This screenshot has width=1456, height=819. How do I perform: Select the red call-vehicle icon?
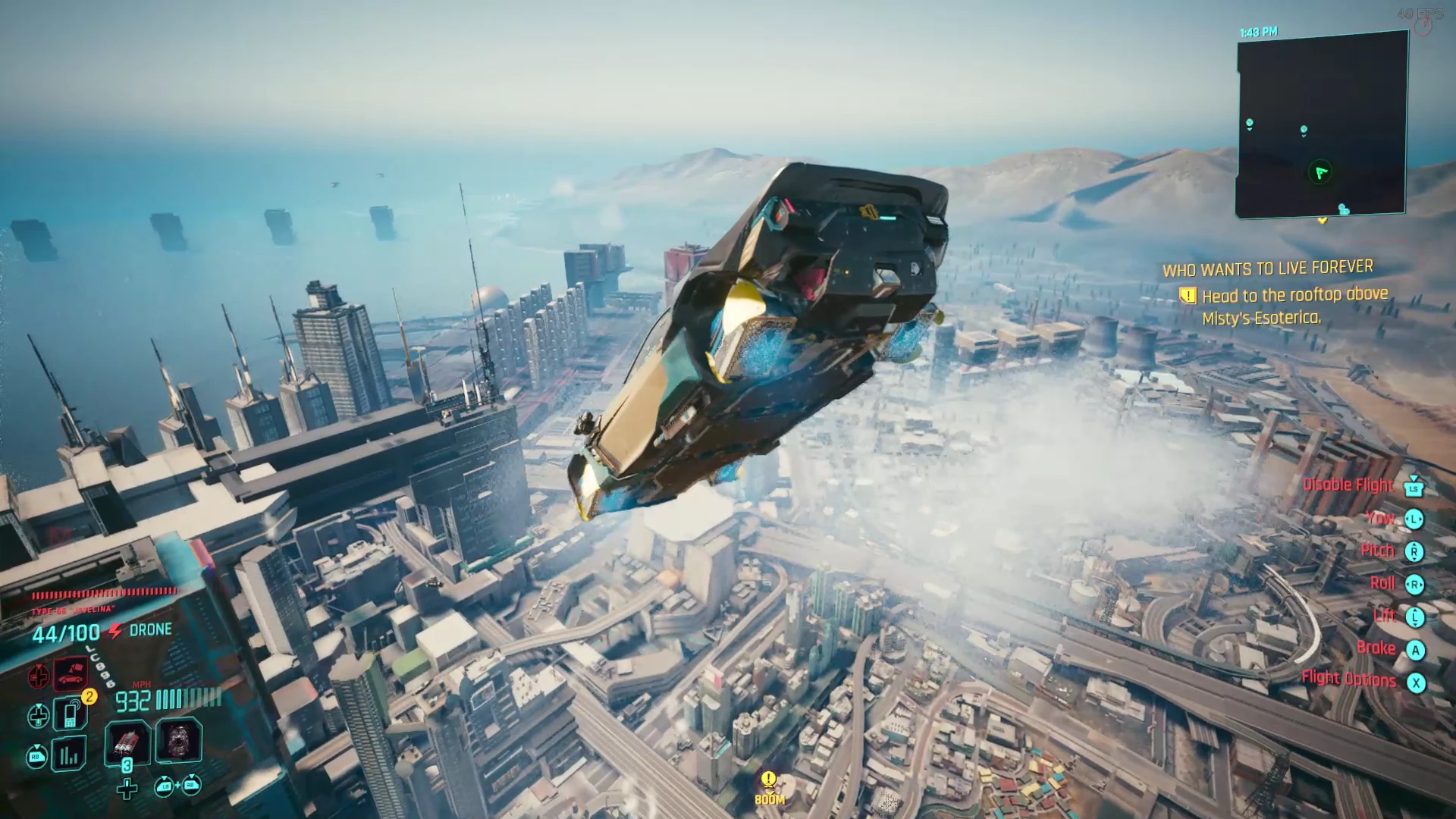[71, 673]
